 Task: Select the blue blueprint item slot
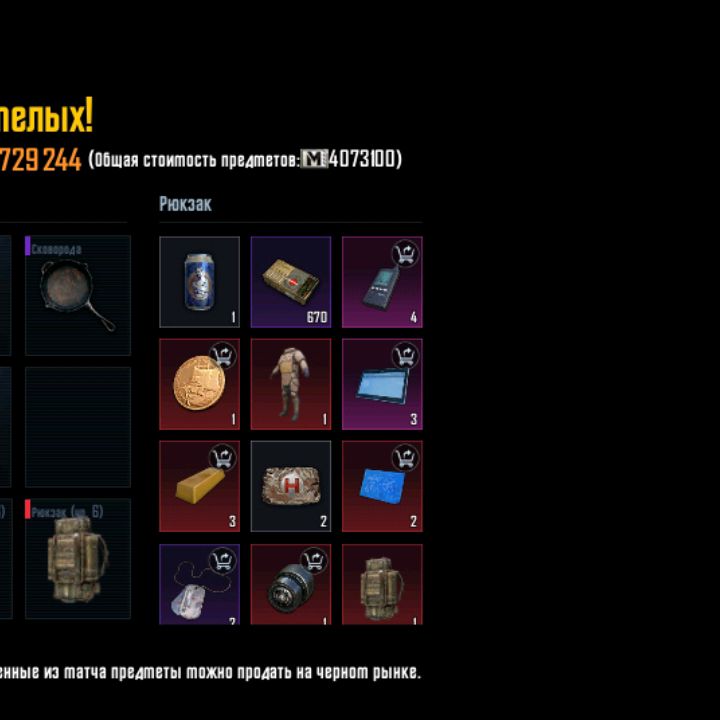point(382,486)
